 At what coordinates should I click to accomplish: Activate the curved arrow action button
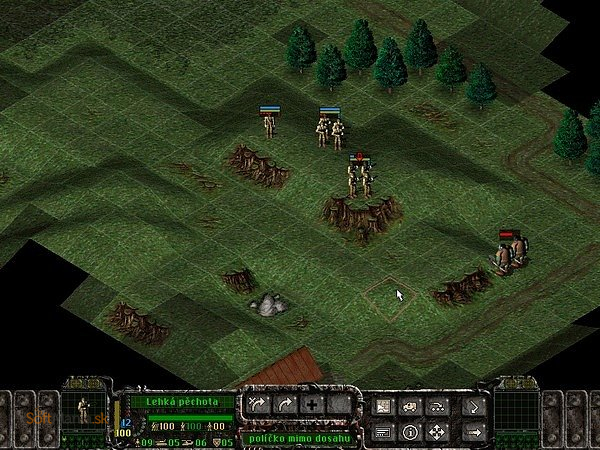tap(285, 405)
